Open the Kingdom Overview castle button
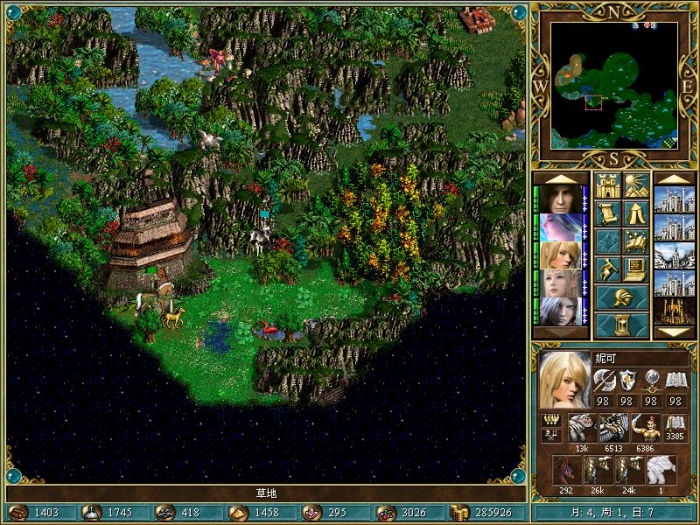This screenshot has width=700, height=525. pyautogui.click(x=608, y=186)
